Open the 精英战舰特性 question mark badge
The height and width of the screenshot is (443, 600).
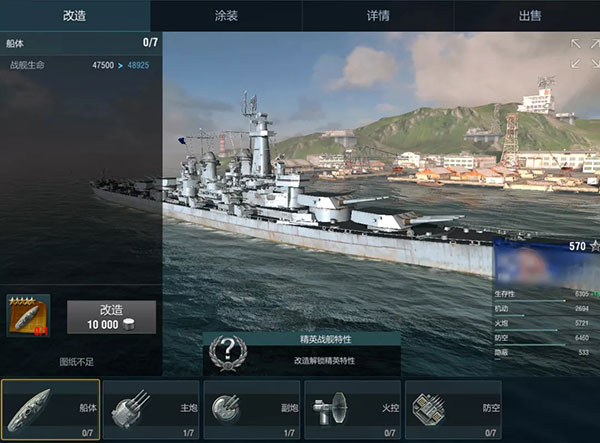[x=228, y=352]
